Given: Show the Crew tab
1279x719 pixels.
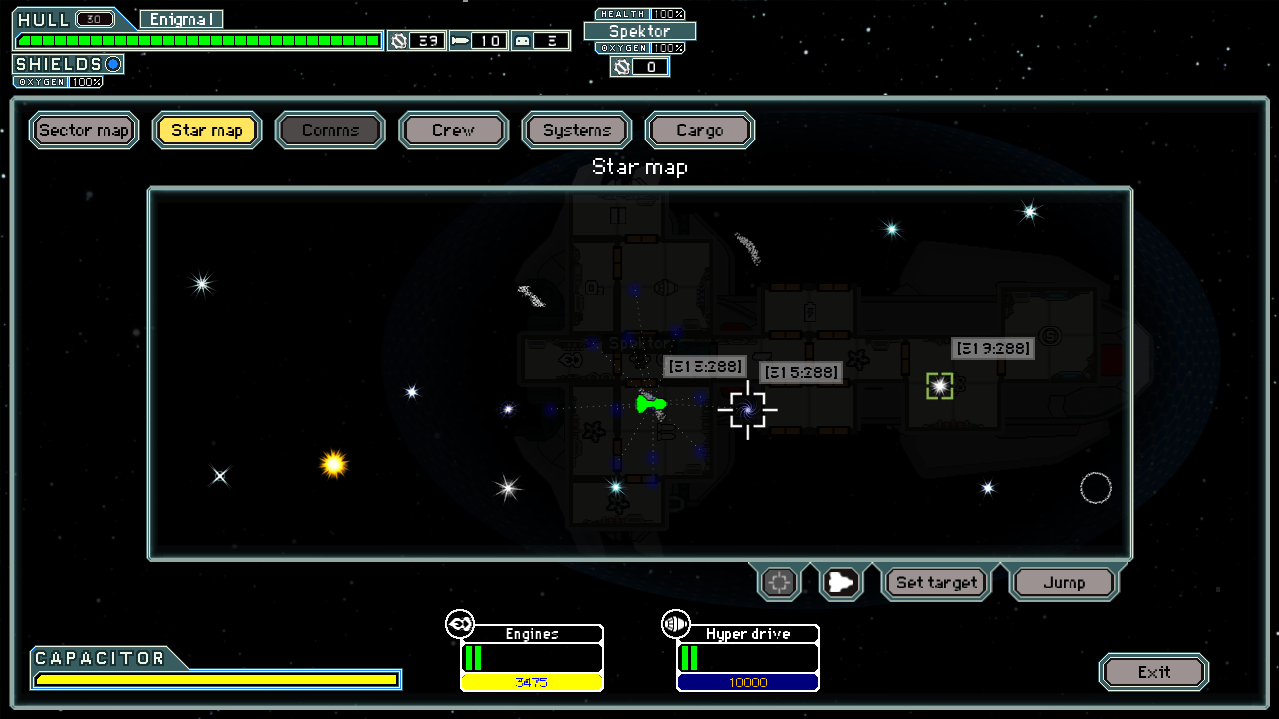Looking at the screenshot, I should pos(453,130).
